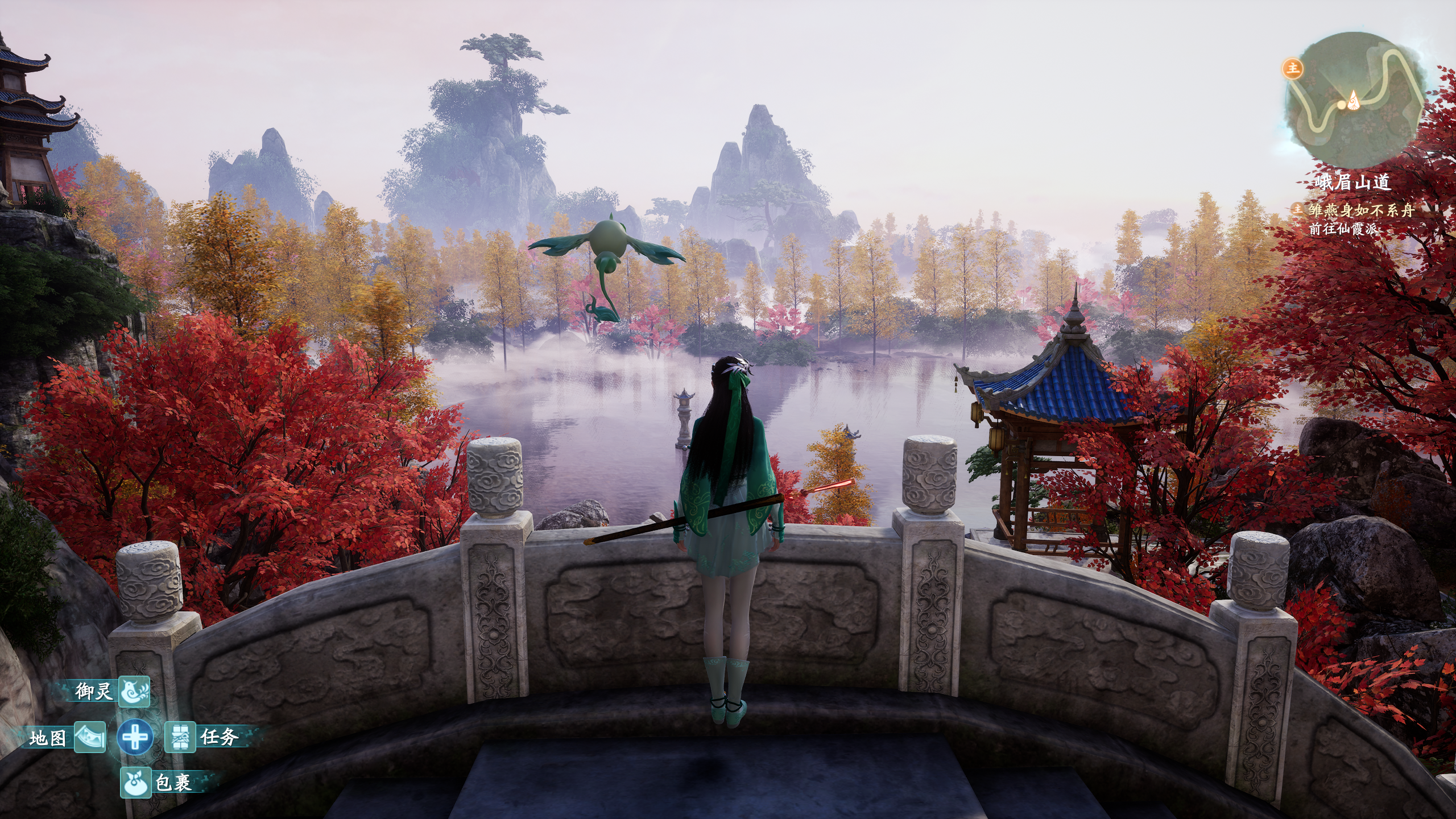Open the 包裹 inventory bag icon

click(135, 783)
